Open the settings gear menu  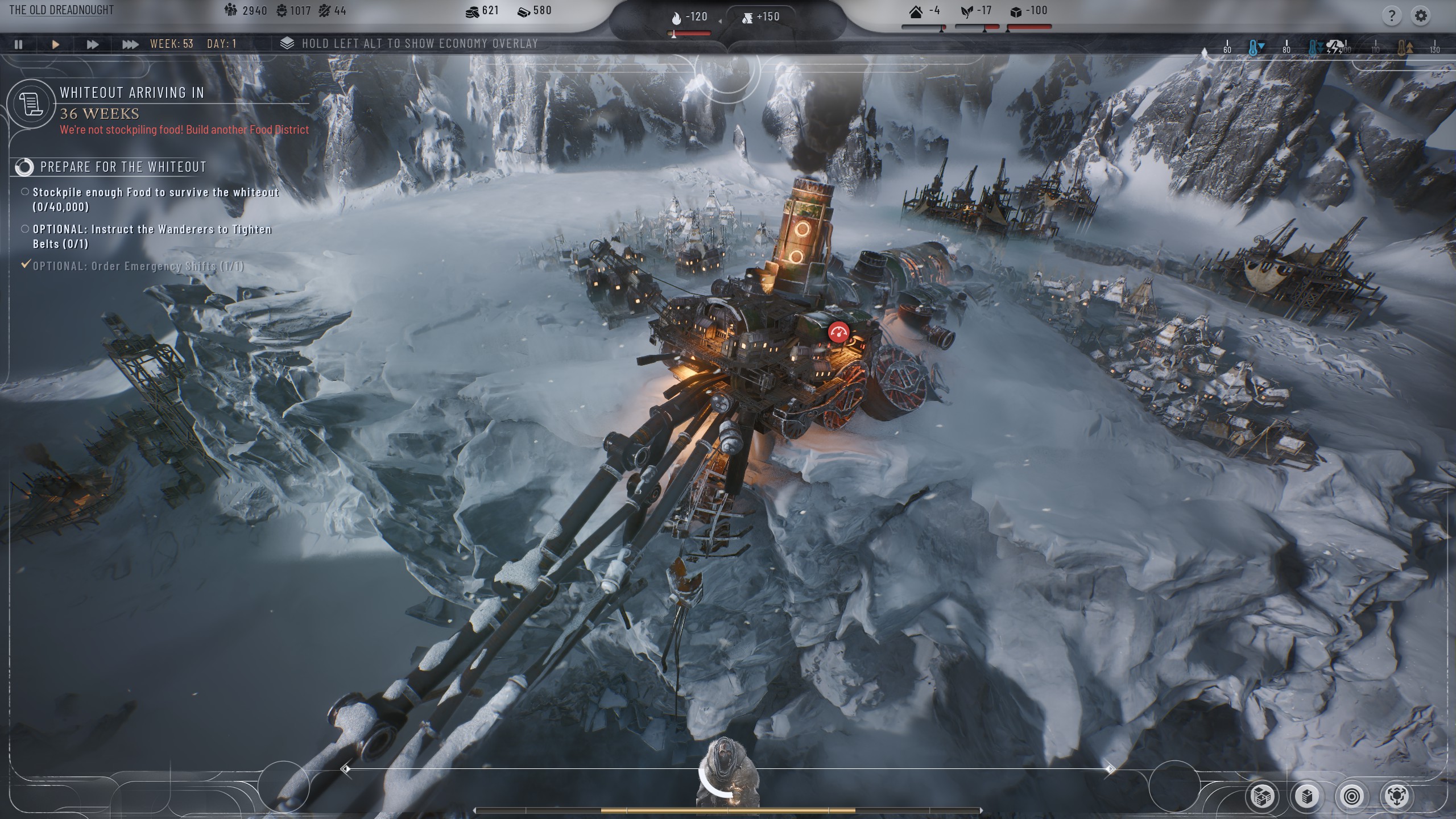[1421, 16]
